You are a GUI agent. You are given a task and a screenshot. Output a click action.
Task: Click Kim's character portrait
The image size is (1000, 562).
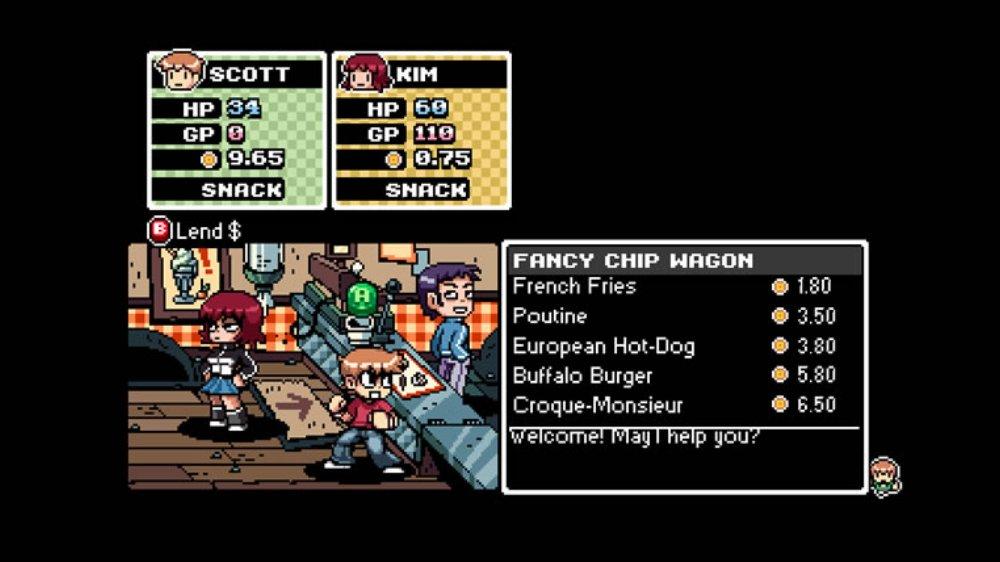pos(363,73)
